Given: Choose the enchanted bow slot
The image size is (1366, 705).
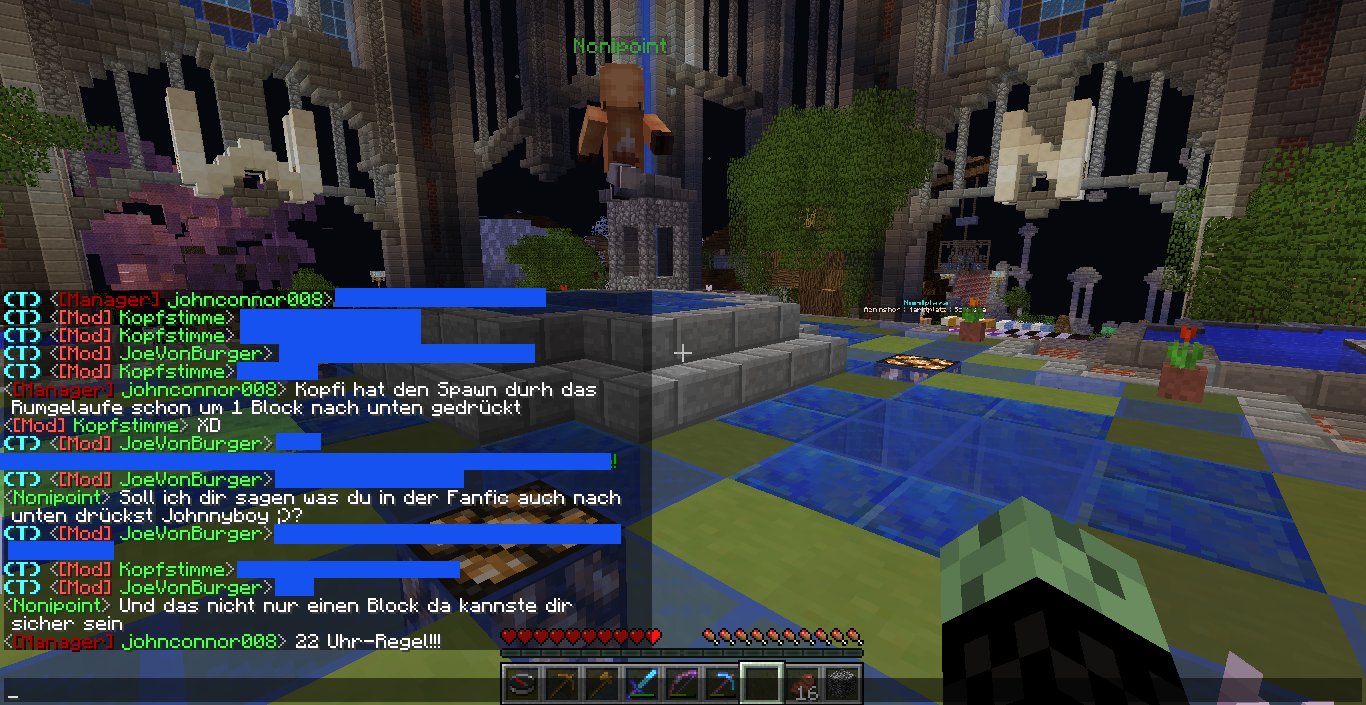Looking at the screenshot, I should [x=680, y=685].
